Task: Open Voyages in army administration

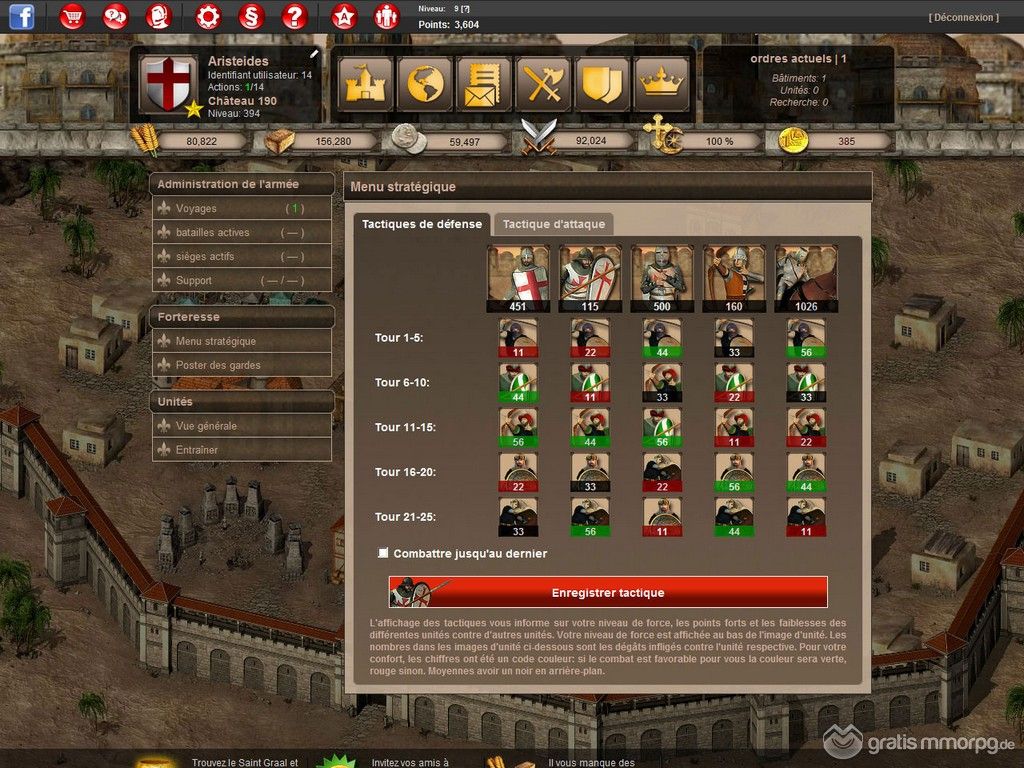Action: pyautogui.click(x=196, y=209)
